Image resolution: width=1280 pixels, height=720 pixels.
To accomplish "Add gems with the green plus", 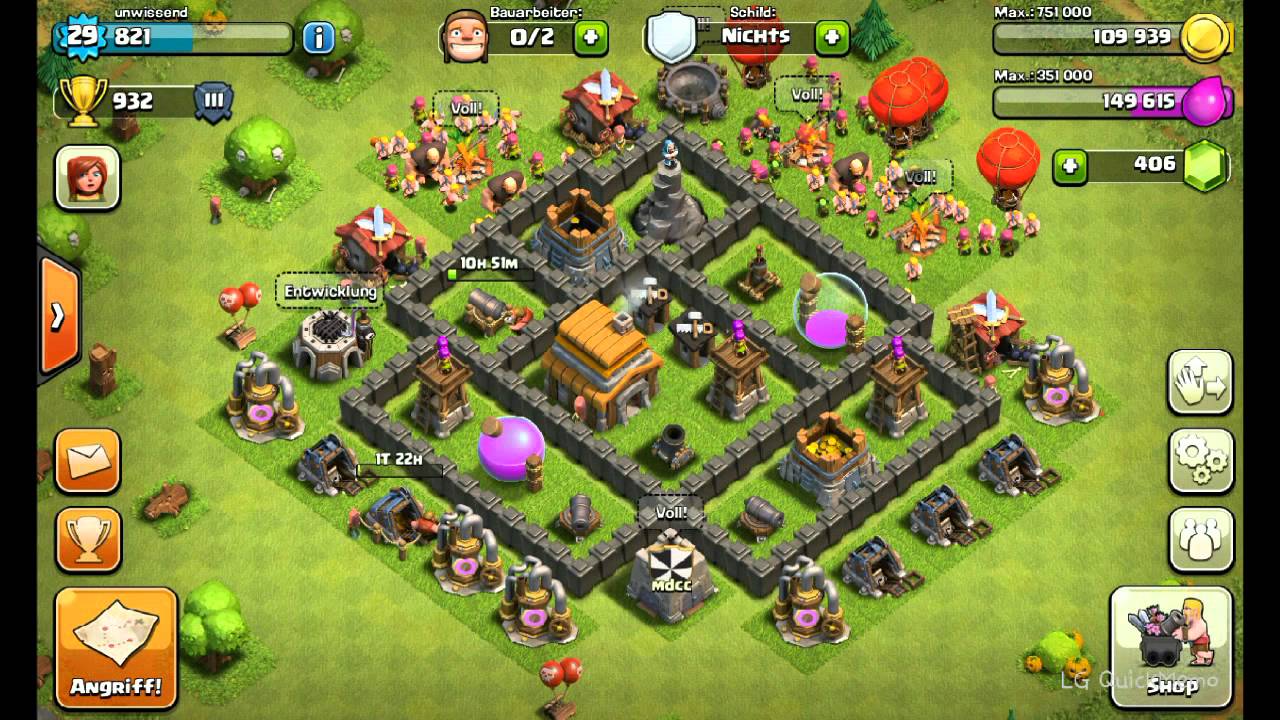I will pos(1070,166).
